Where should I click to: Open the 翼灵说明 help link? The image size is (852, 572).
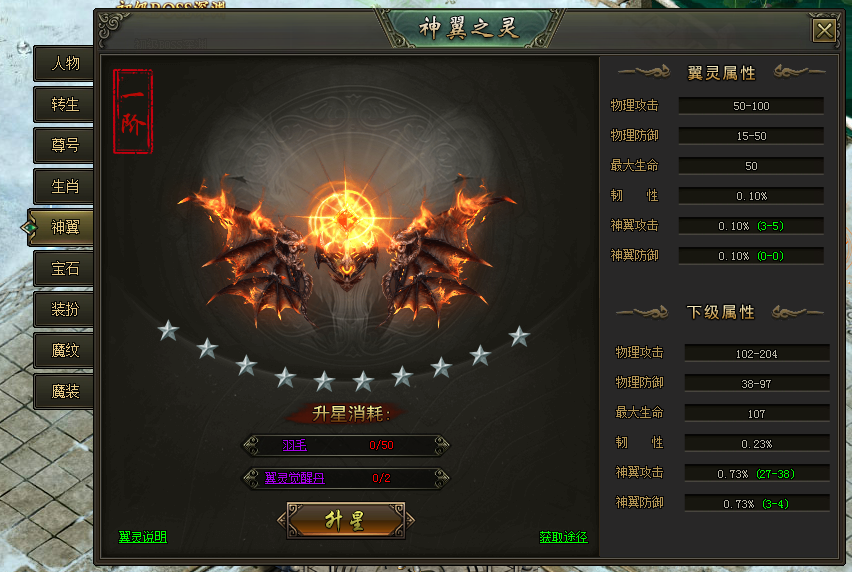142,537
